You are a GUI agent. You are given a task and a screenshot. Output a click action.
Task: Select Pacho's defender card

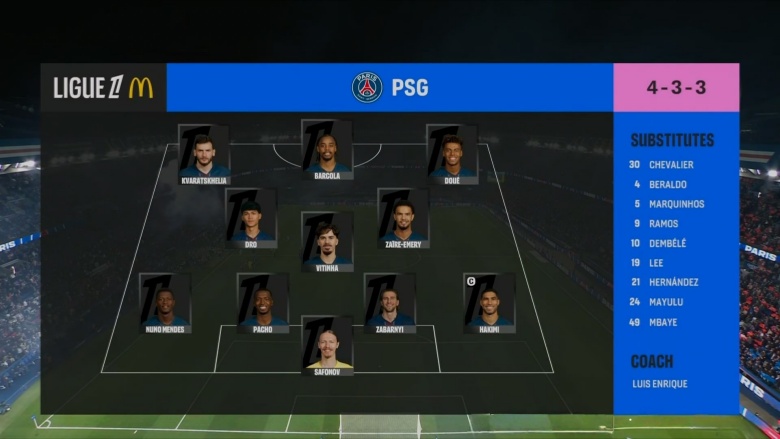tap(263, 303)
